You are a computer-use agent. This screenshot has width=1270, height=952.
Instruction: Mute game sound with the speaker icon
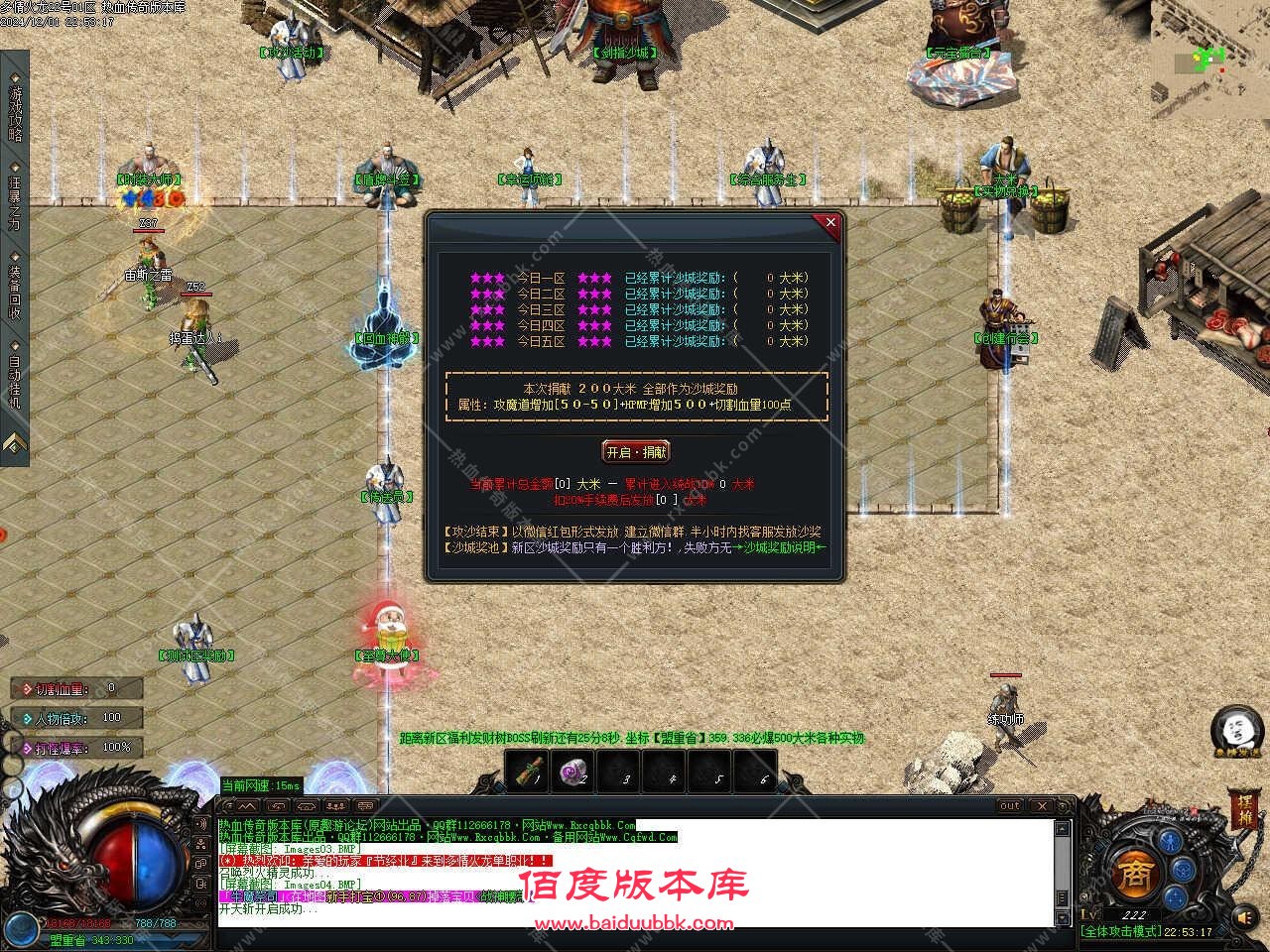pyautogui.click(x=1245, y=917)
